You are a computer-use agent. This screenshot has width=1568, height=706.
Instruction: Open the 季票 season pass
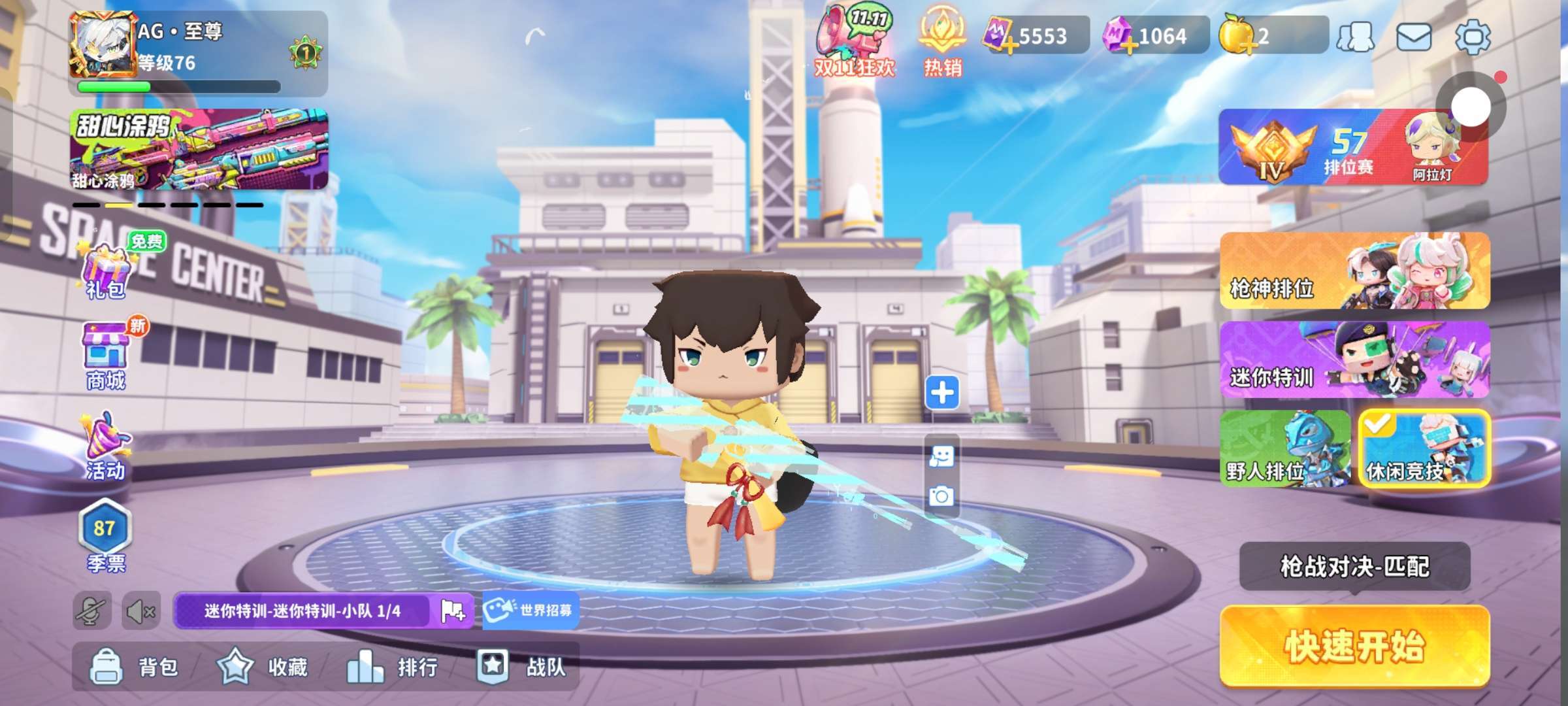105,536
